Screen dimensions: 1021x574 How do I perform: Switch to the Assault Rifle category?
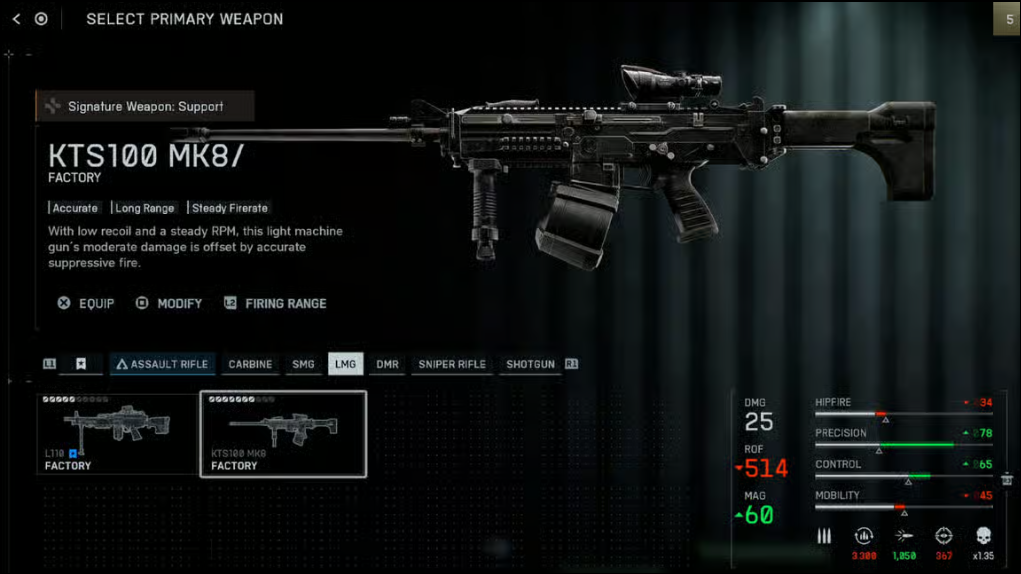click(x=161, y=364)
